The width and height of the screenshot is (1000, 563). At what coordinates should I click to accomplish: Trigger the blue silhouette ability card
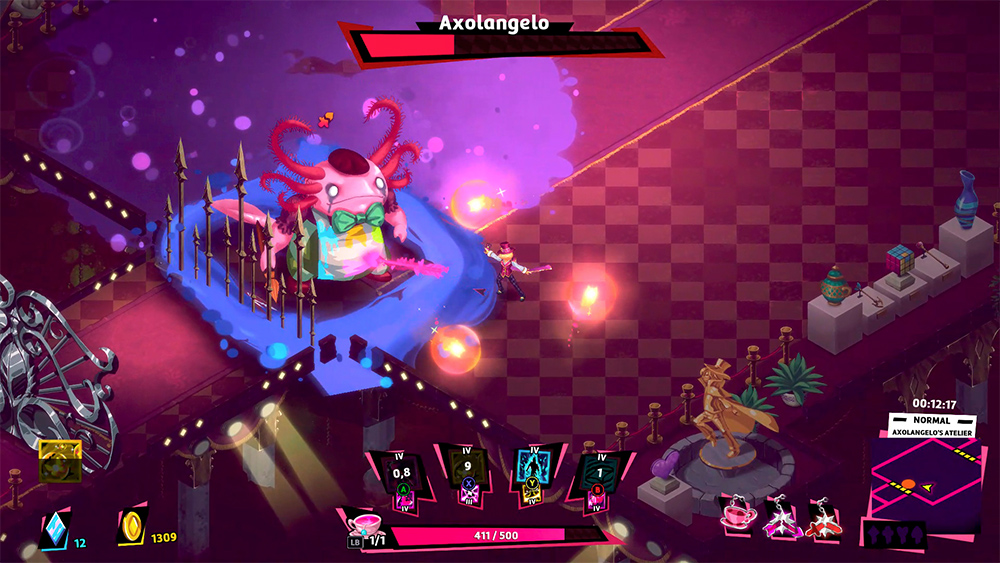pos(533,474)
